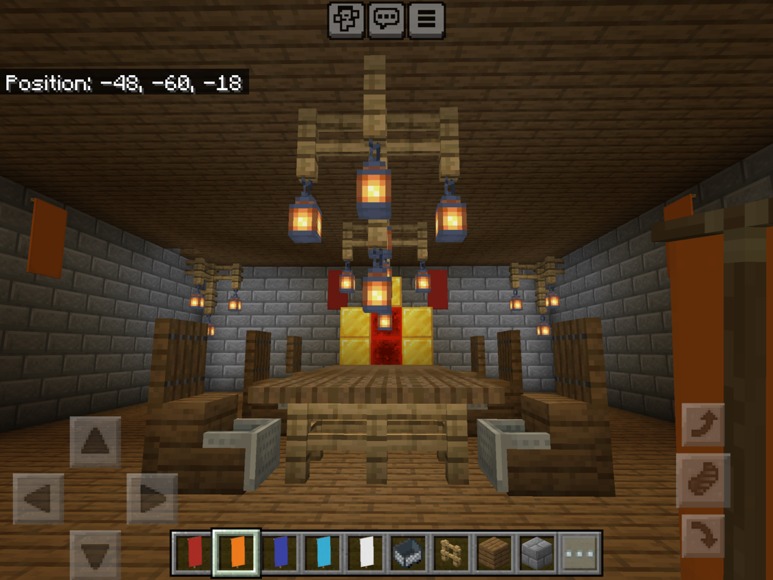Open the emote button at the top
Screen dimensions: 773x580
point(346,19)
